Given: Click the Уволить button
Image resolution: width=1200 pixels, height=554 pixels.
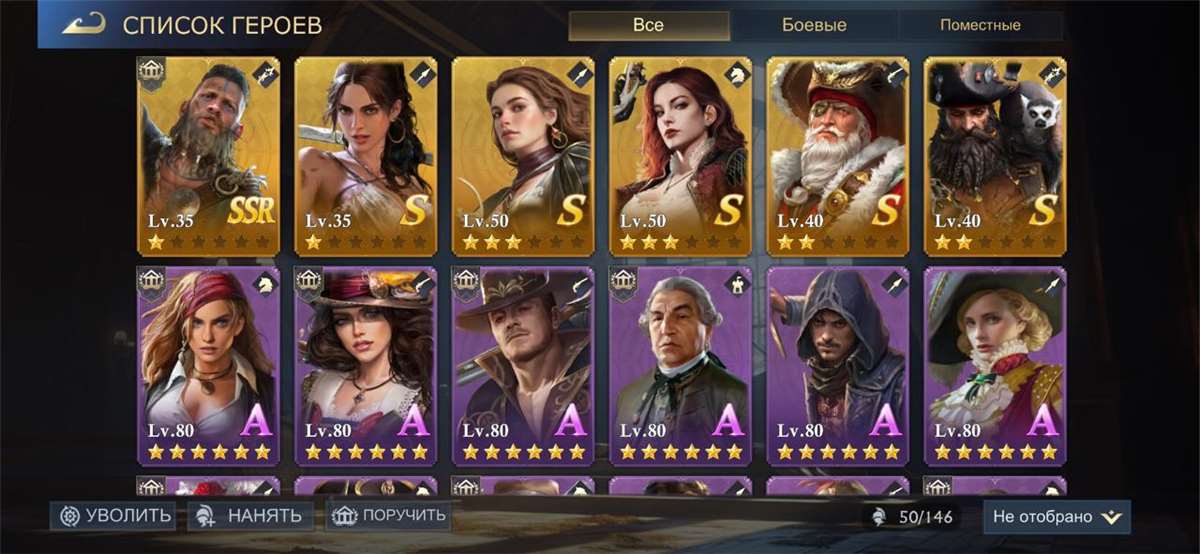Looking at the screenshot, I should coord(113,516).
